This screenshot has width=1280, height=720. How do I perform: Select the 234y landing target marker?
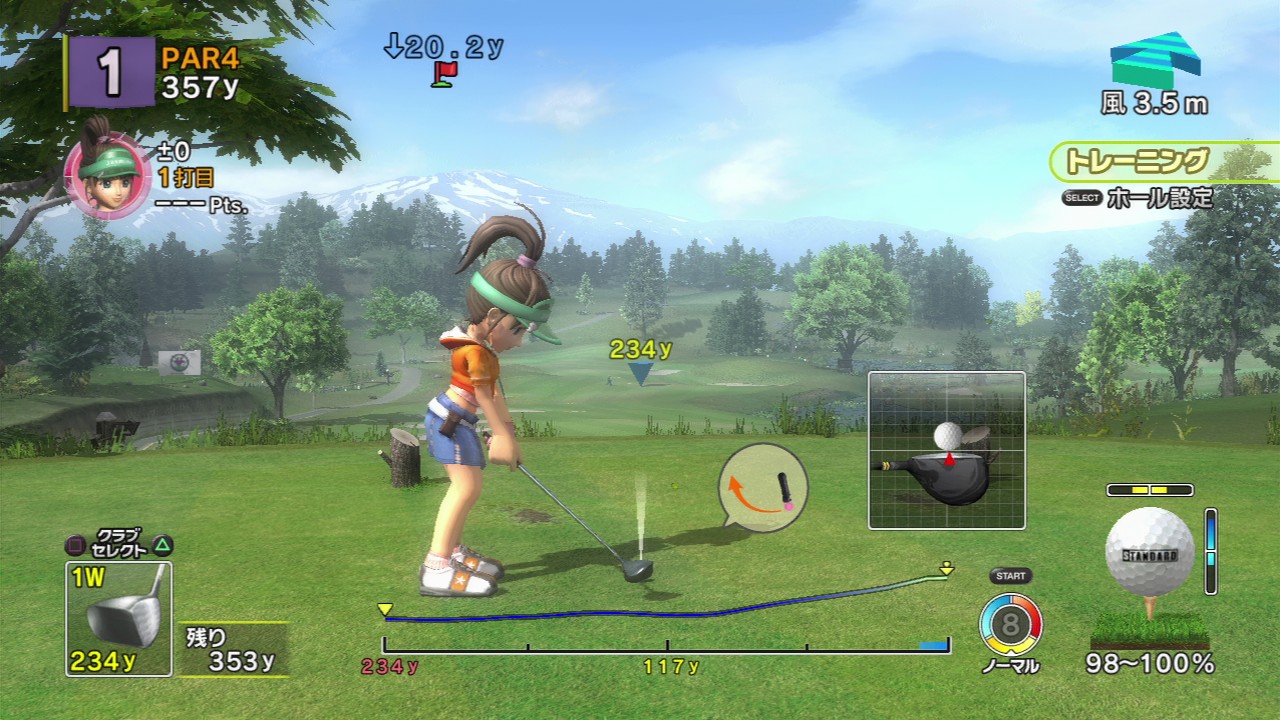click(640, 372)
